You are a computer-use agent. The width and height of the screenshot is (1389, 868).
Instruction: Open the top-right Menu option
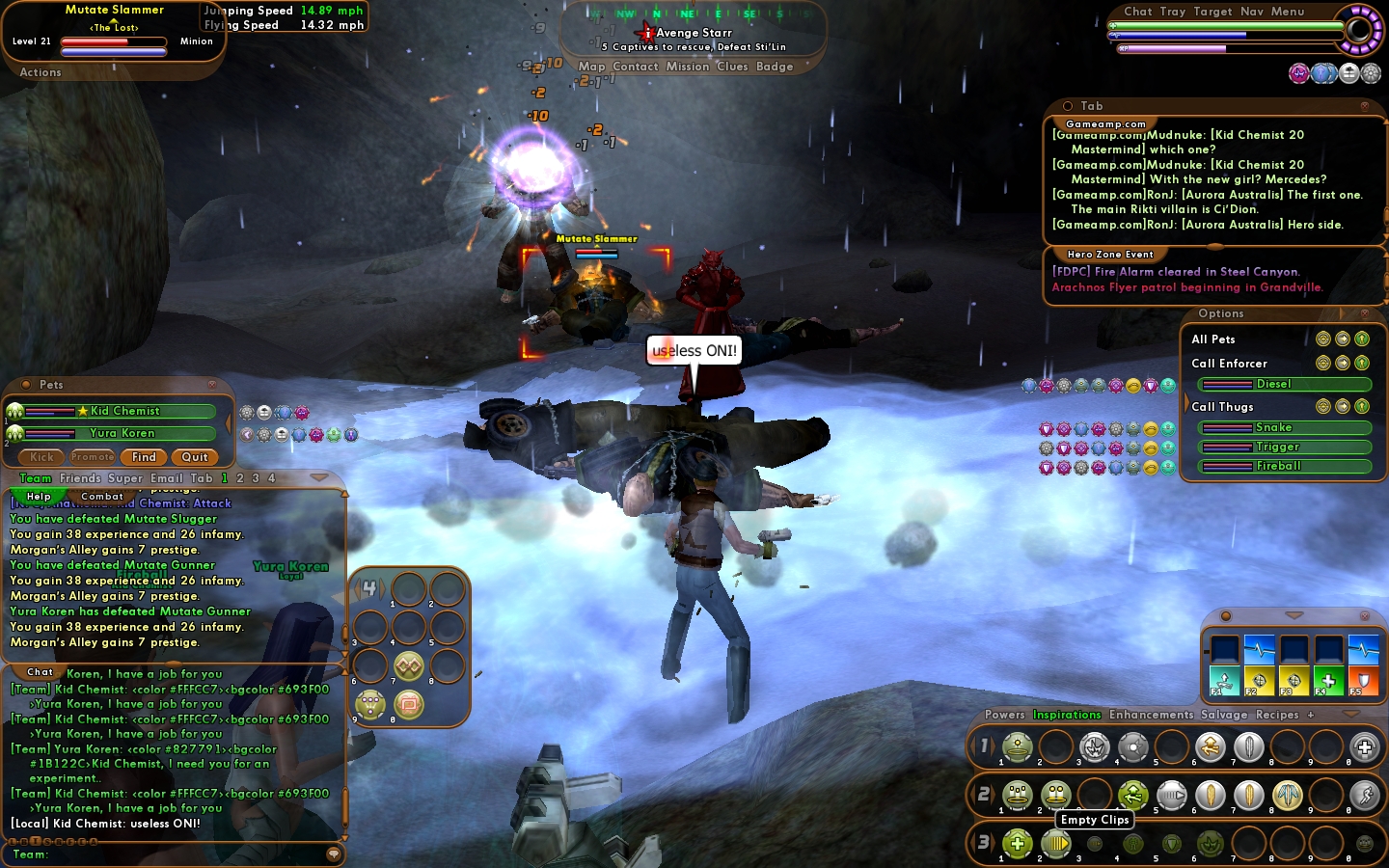pyautogui.click(x=1287, y=12)
